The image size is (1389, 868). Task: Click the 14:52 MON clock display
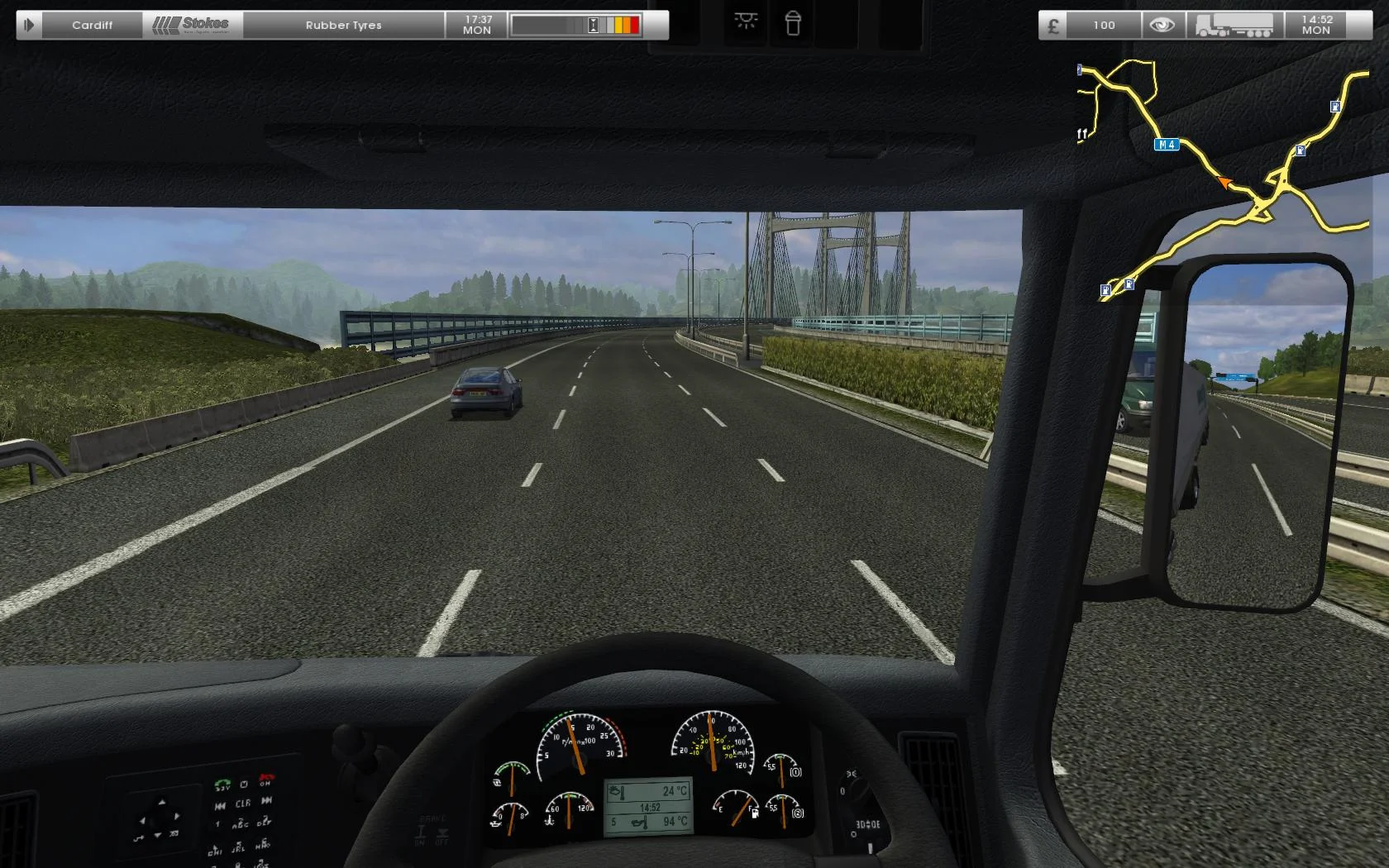pyautogui.click(x=1315, y=24)
